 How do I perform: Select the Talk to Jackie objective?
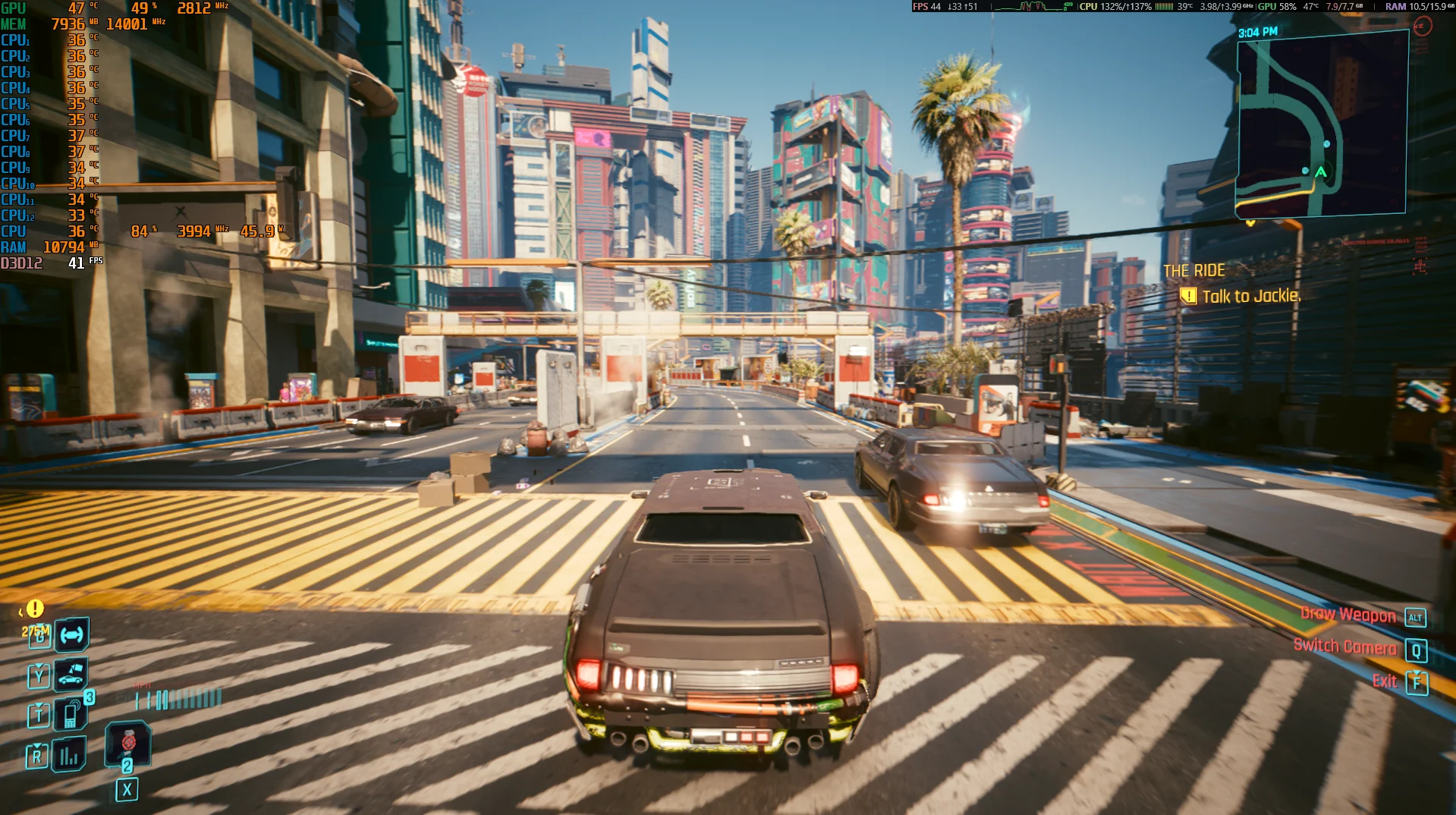(1250, 296)
